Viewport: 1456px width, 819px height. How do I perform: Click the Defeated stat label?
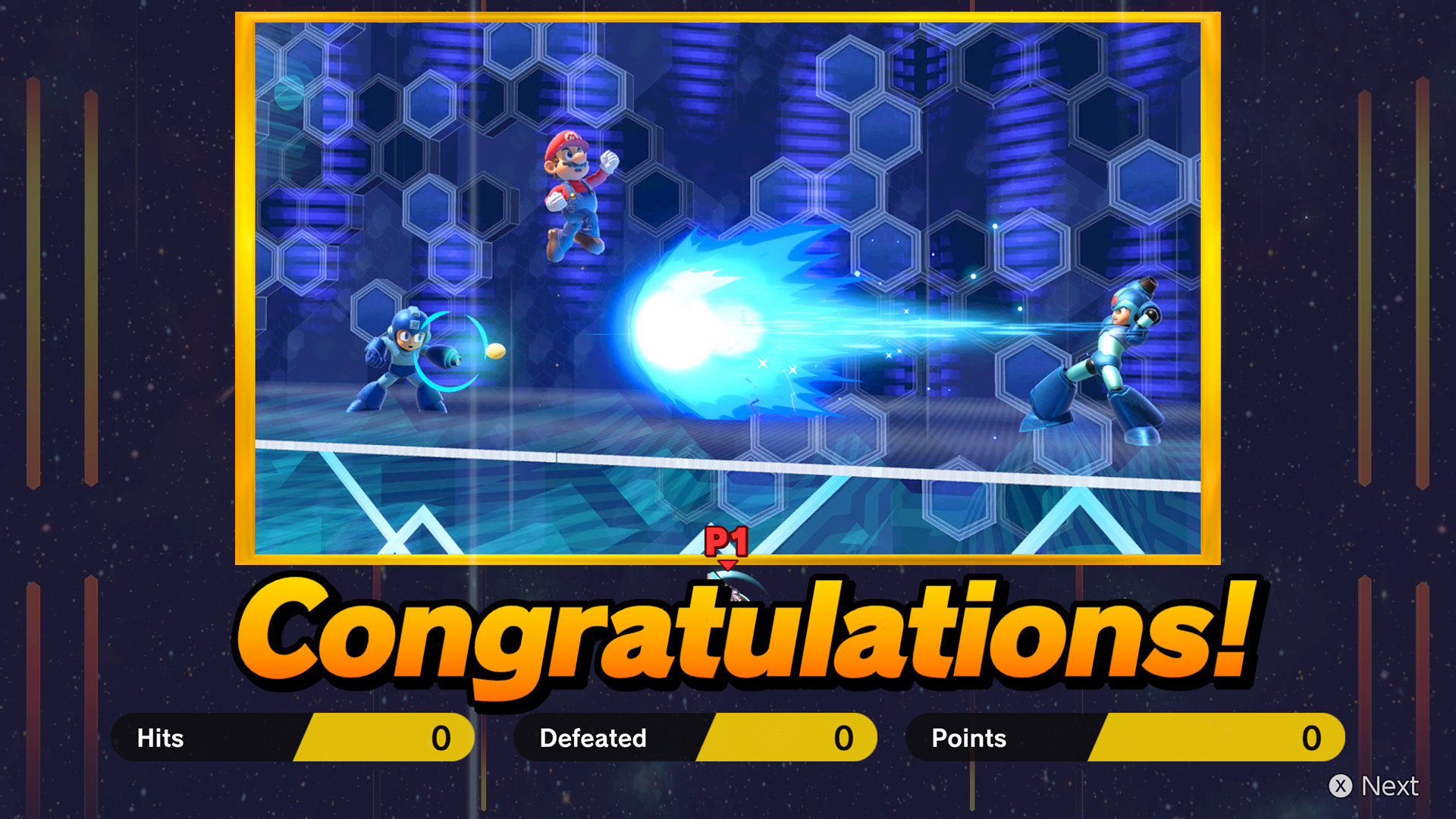[591, 737]
